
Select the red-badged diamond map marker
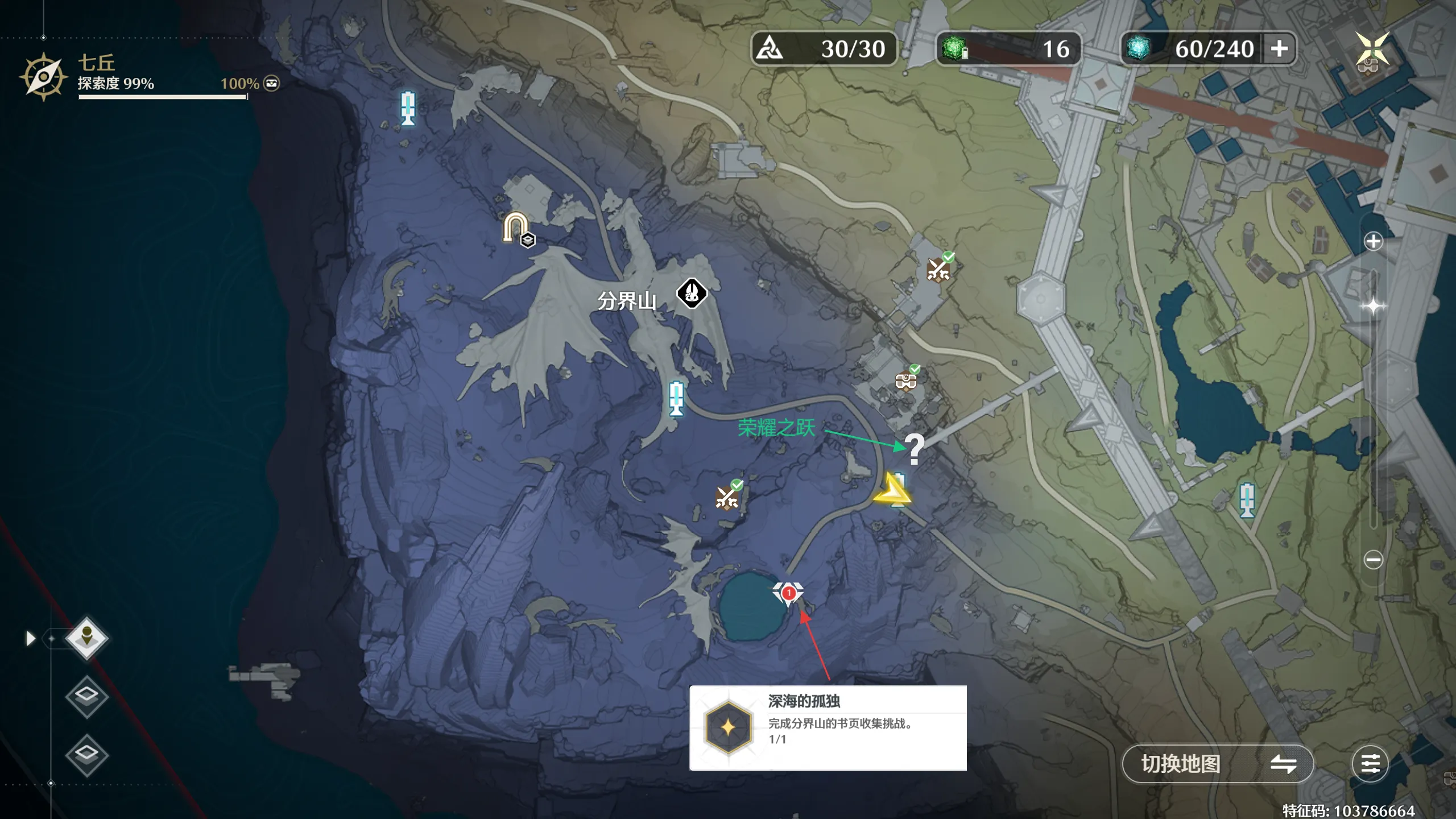788,593
